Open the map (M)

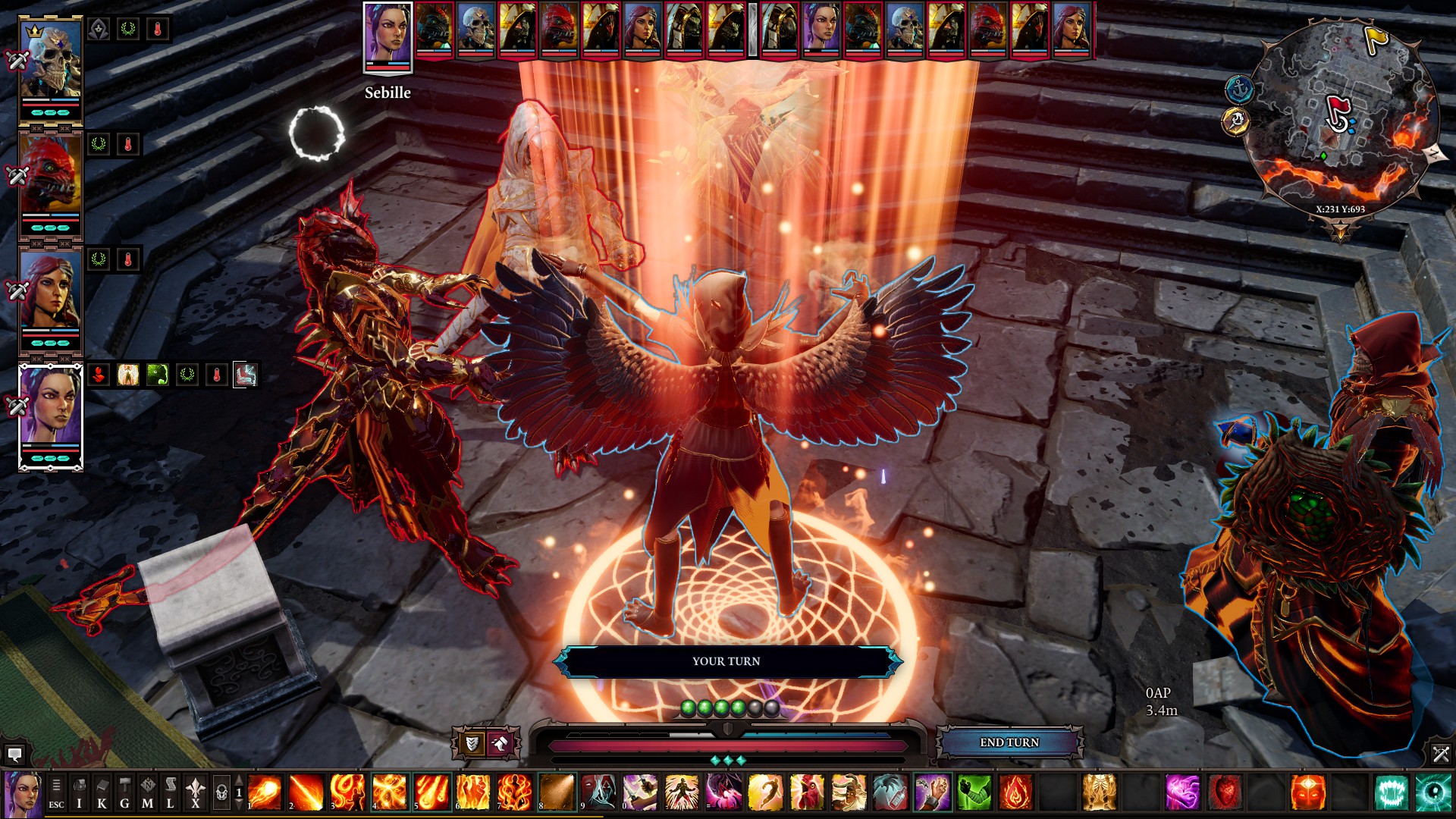147,794
